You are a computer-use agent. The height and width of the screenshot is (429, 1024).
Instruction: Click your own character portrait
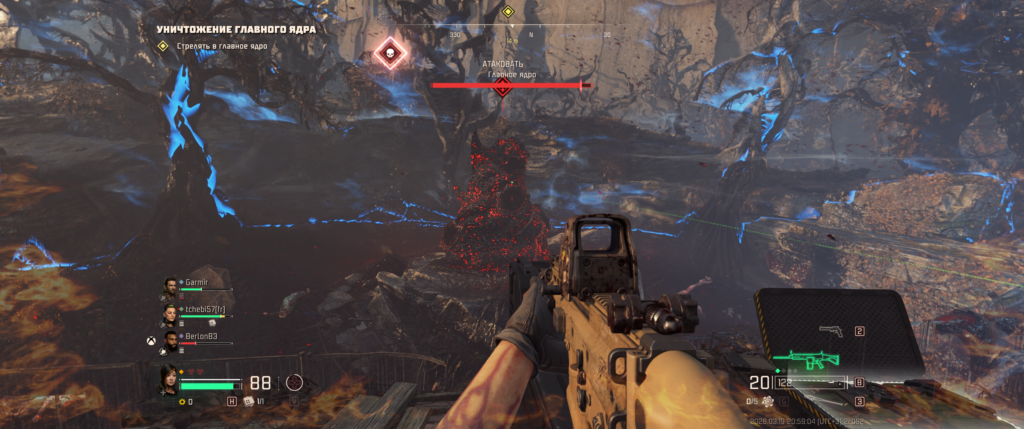168,381
